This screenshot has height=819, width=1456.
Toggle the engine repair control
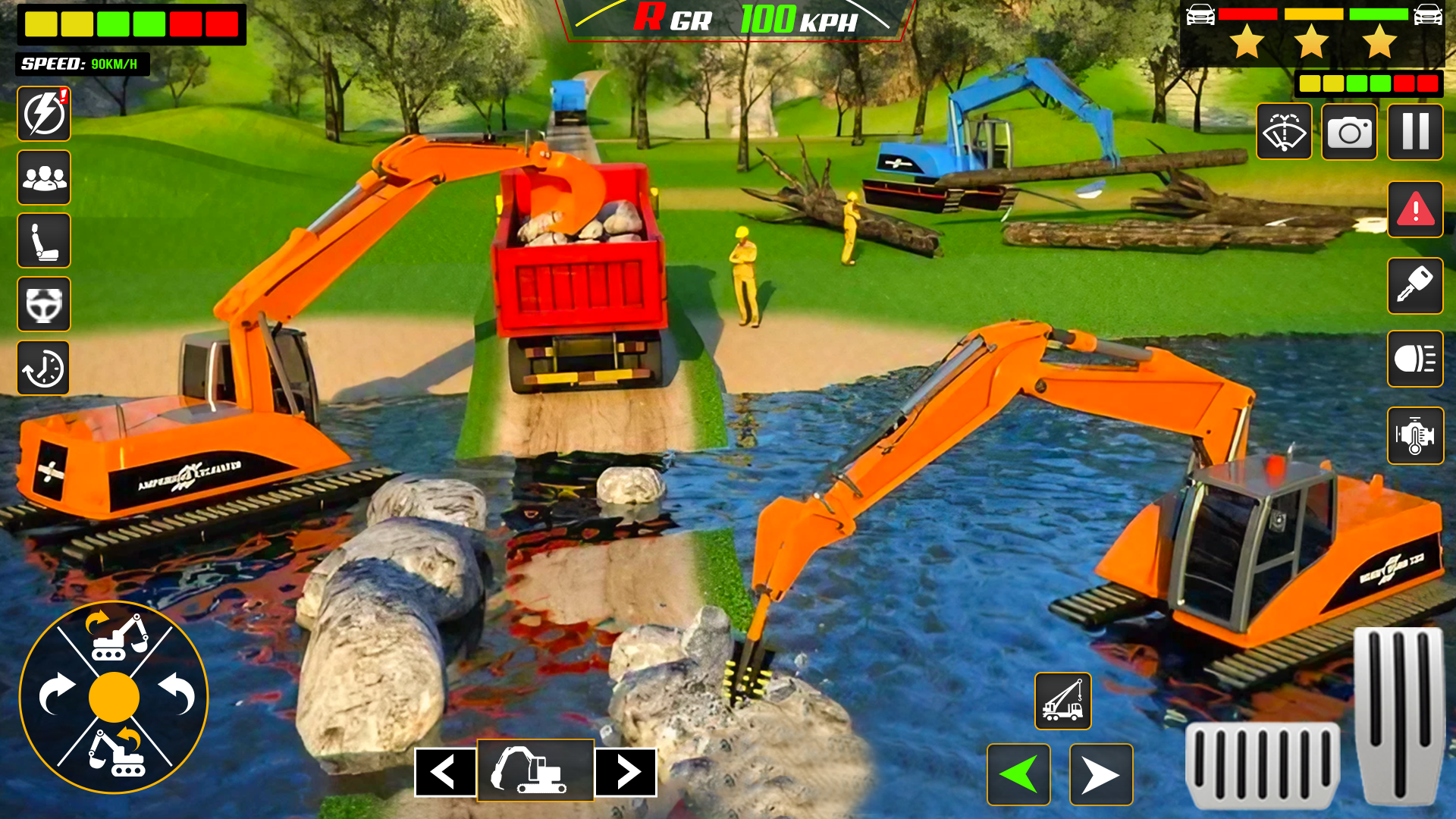pyautogui.click(x=1414, y=436)
